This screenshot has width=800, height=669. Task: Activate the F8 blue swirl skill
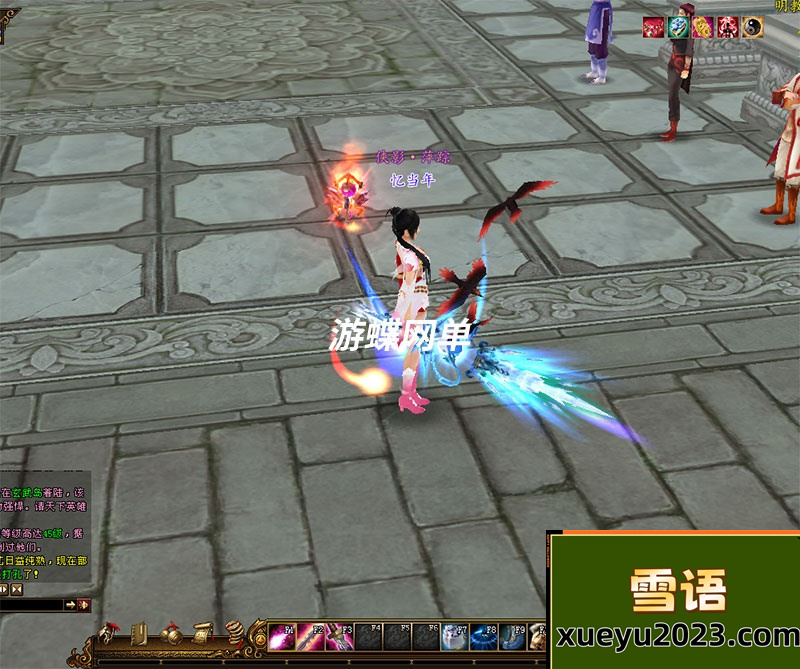[x=485, y=638]
